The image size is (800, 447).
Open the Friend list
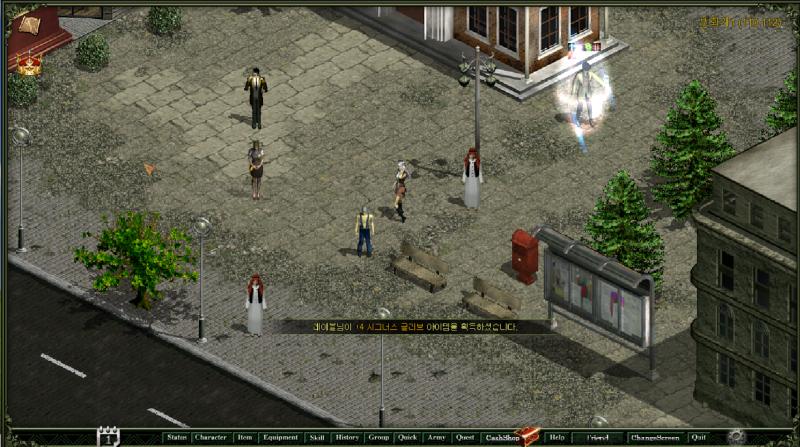pos(597,437)
